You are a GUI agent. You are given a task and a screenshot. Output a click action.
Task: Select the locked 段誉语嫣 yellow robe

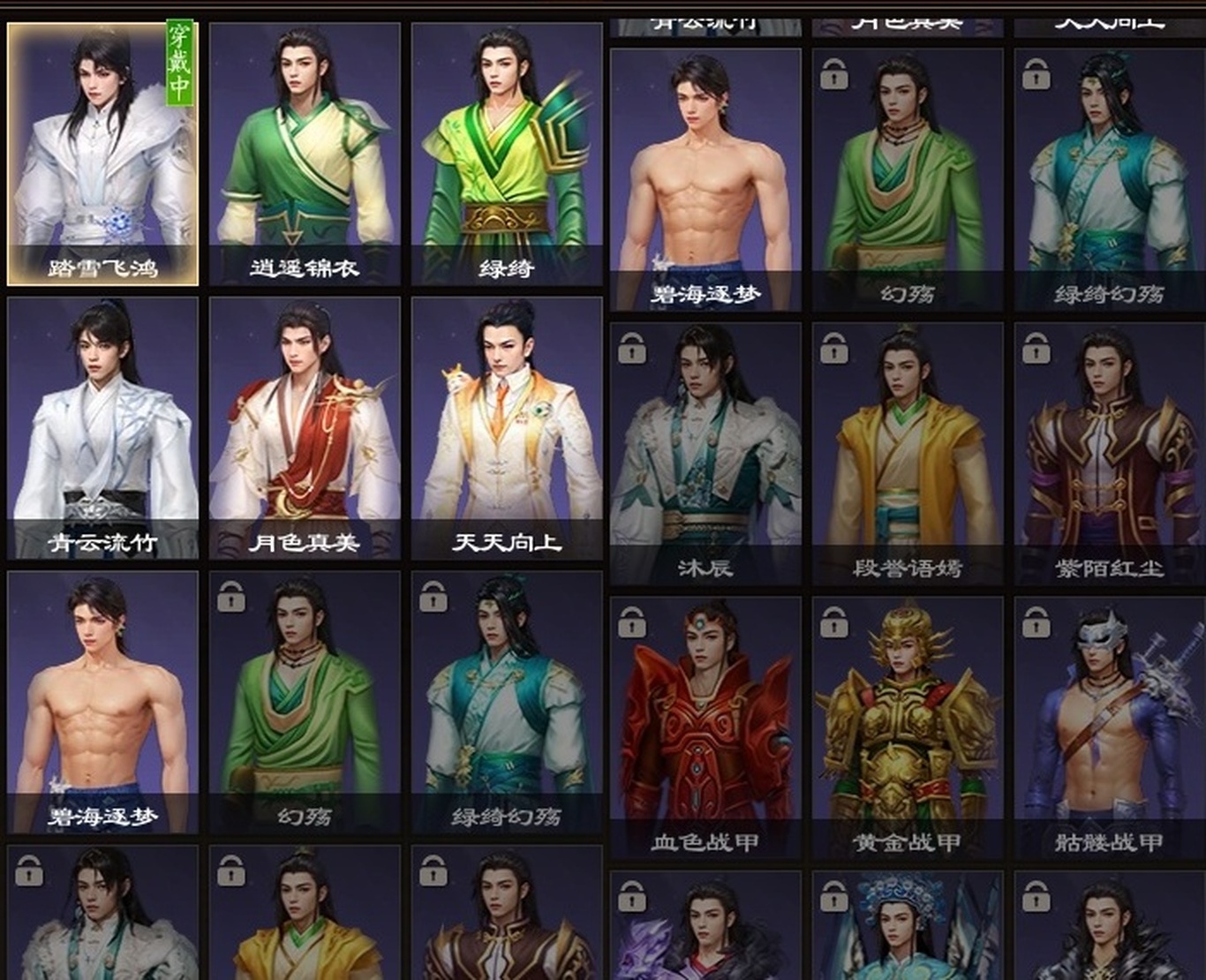(x=908, y=454)
